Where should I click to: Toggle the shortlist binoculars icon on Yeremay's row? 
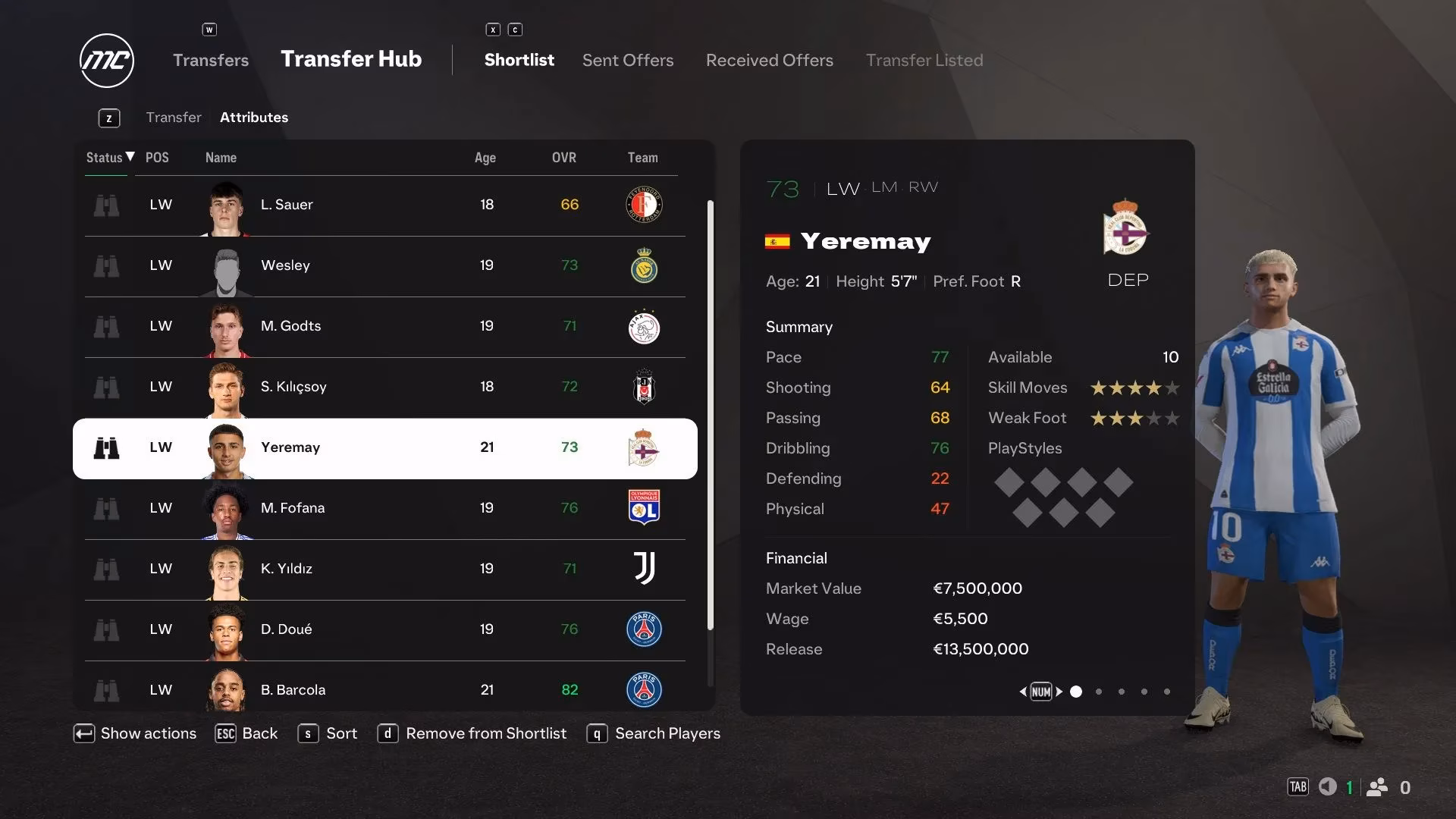tap(107, 448)
